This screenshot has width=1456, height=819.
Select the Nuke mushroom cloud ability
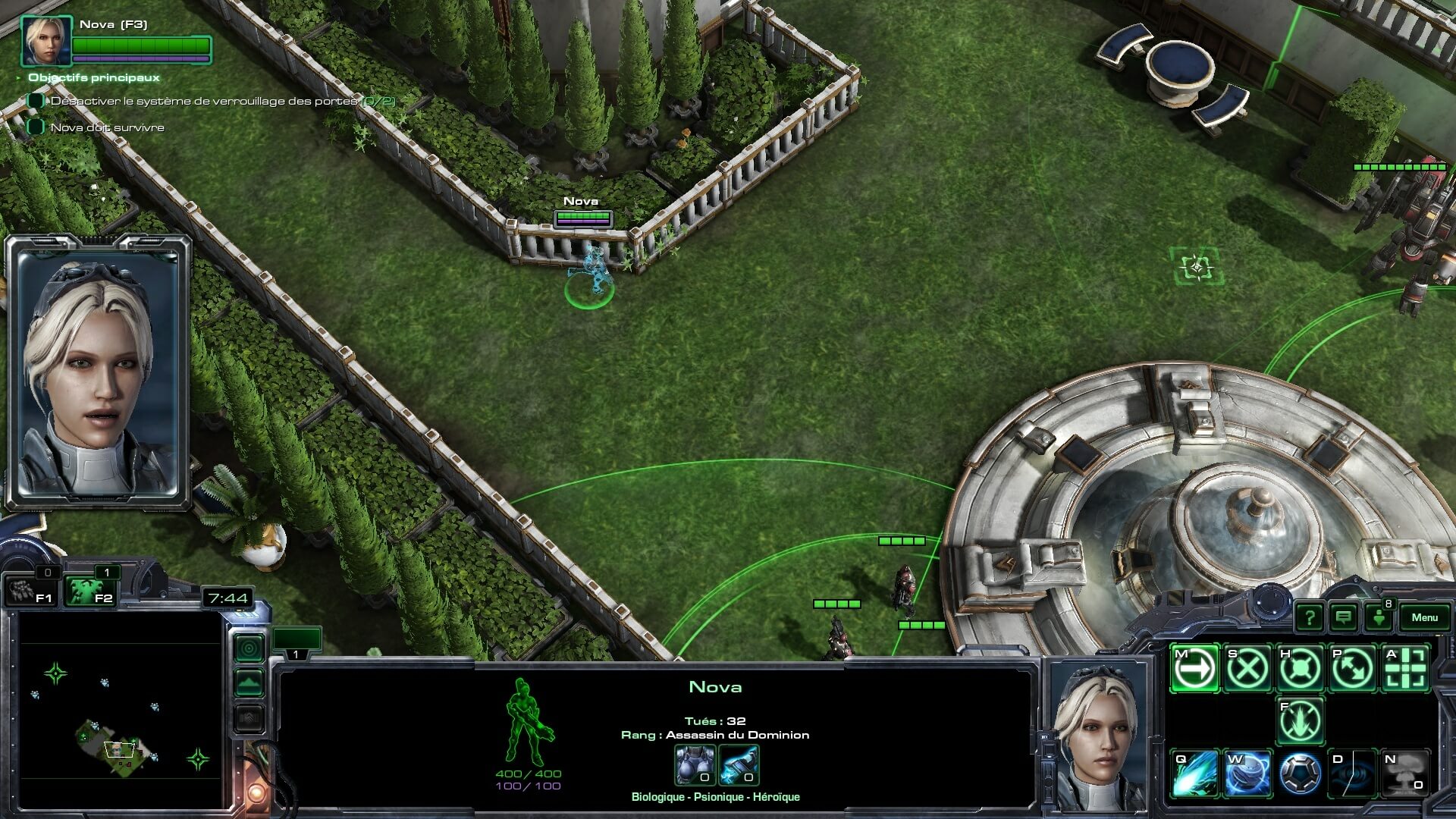(x=1405, y=774)
